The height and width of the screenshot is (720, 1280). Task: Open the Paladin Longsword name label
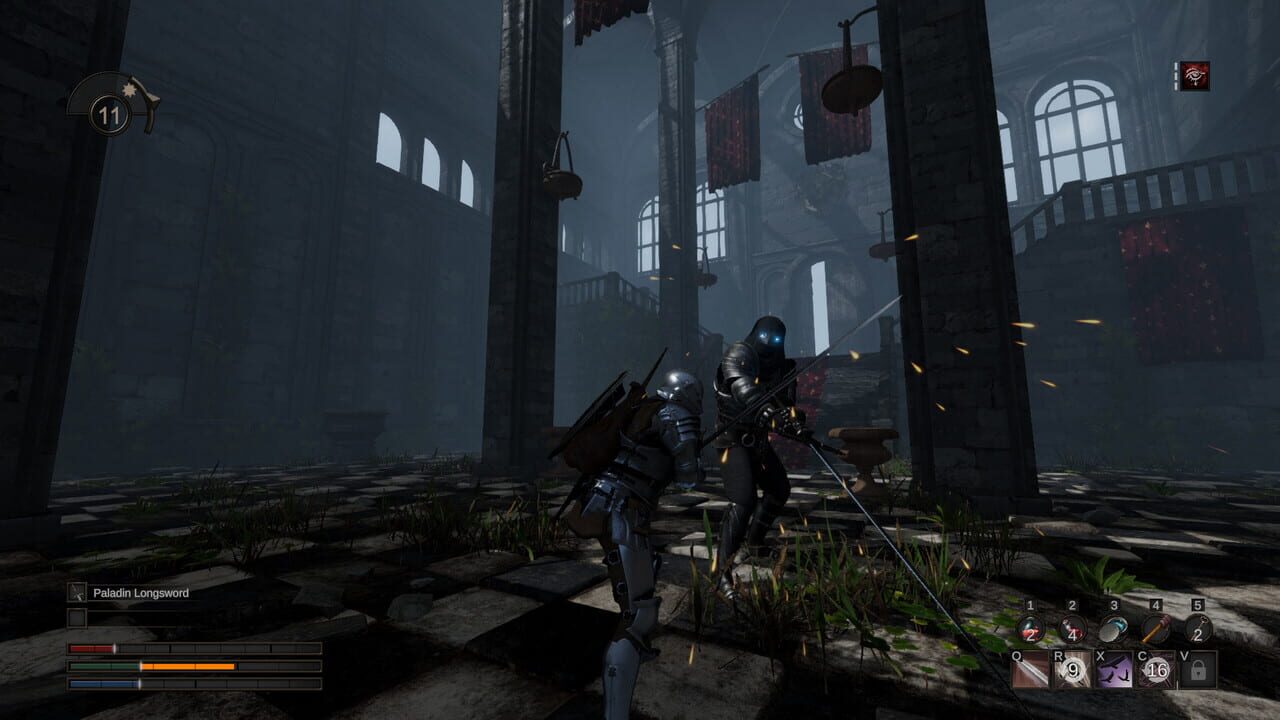pos(140,592)
